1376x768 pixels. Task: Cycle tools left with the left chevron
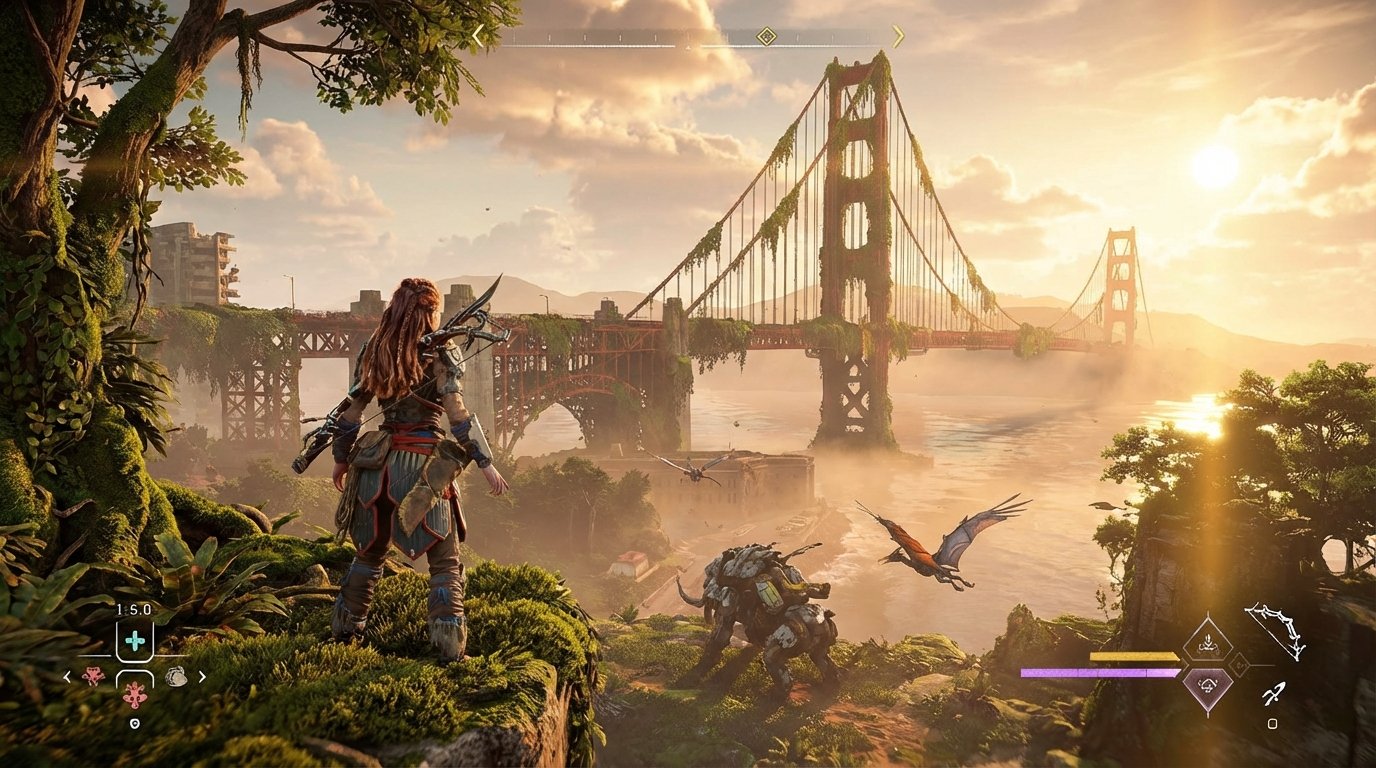[x=66, y=677]
